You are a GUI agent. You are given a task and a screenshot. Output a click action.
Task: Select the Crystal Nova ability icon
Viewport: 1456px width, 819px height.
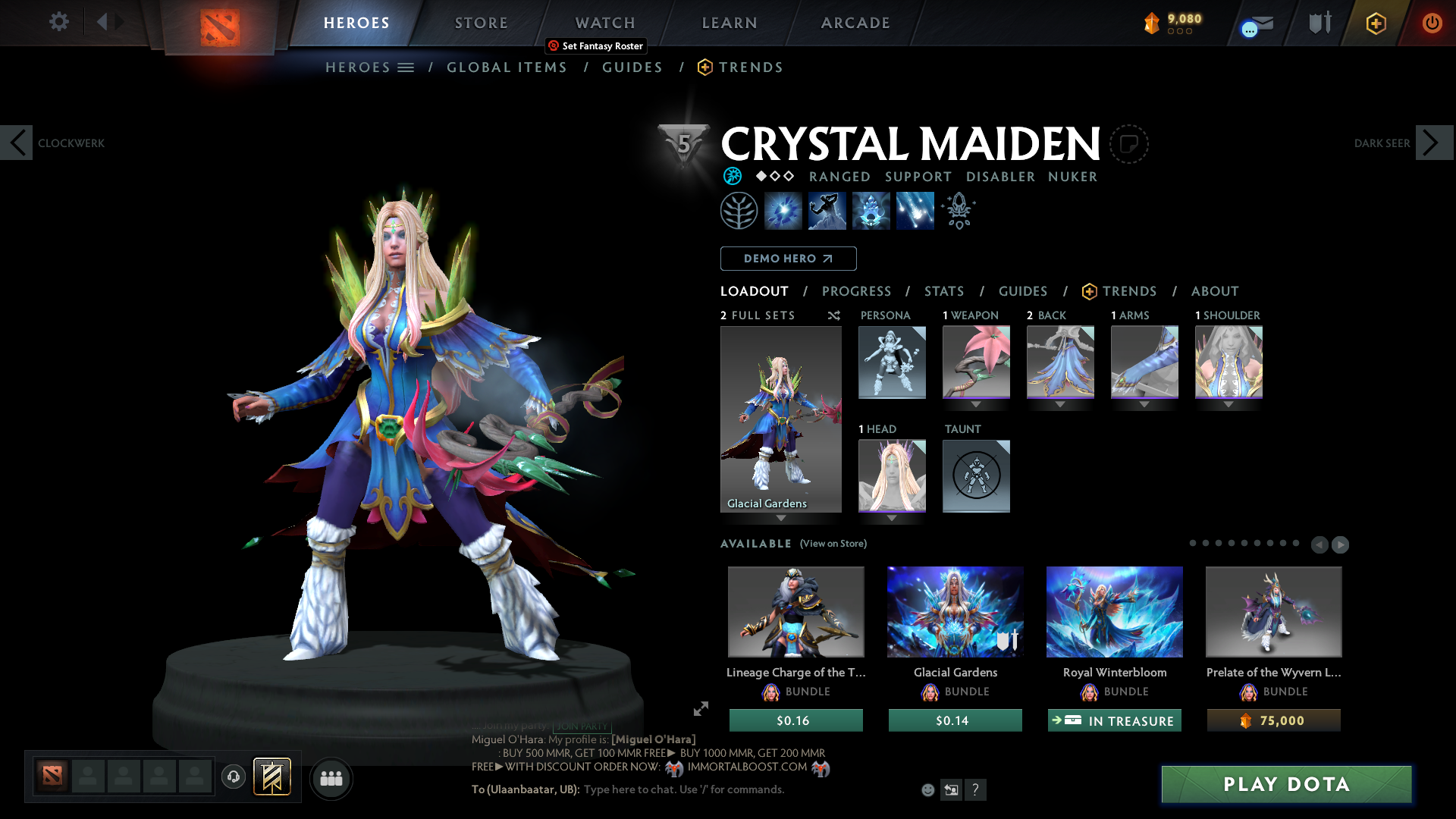[783, 210]
